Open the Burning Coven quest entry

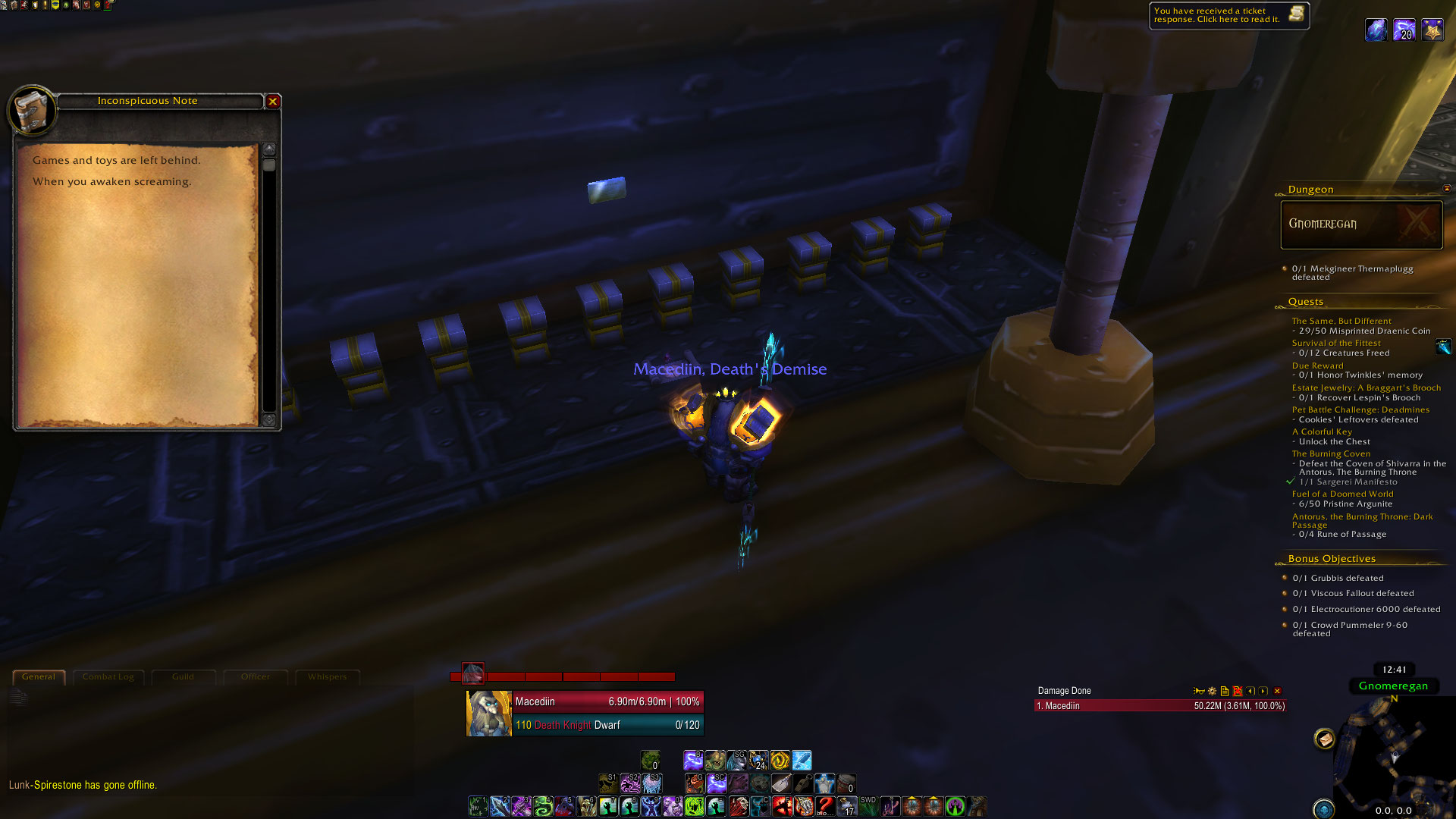point(1331,454)
